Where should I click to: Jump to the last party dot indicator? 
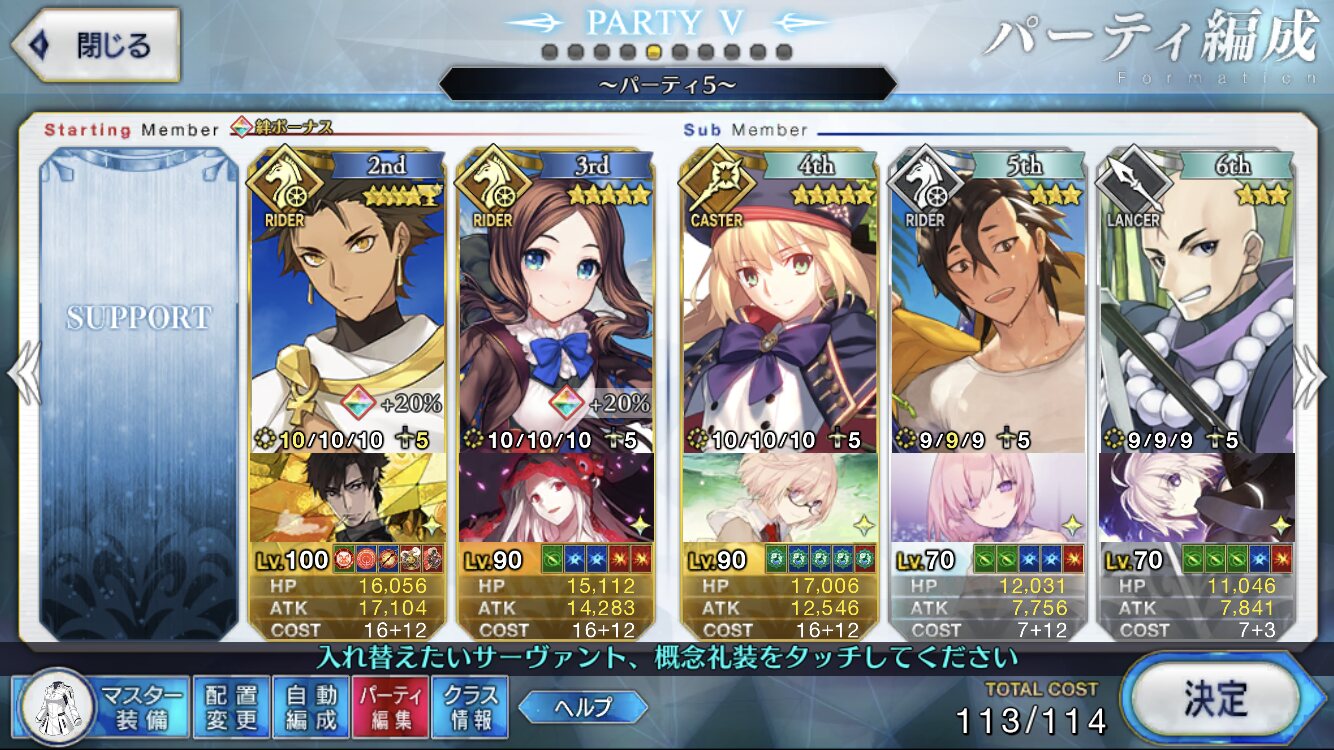(x=784, y=51)
